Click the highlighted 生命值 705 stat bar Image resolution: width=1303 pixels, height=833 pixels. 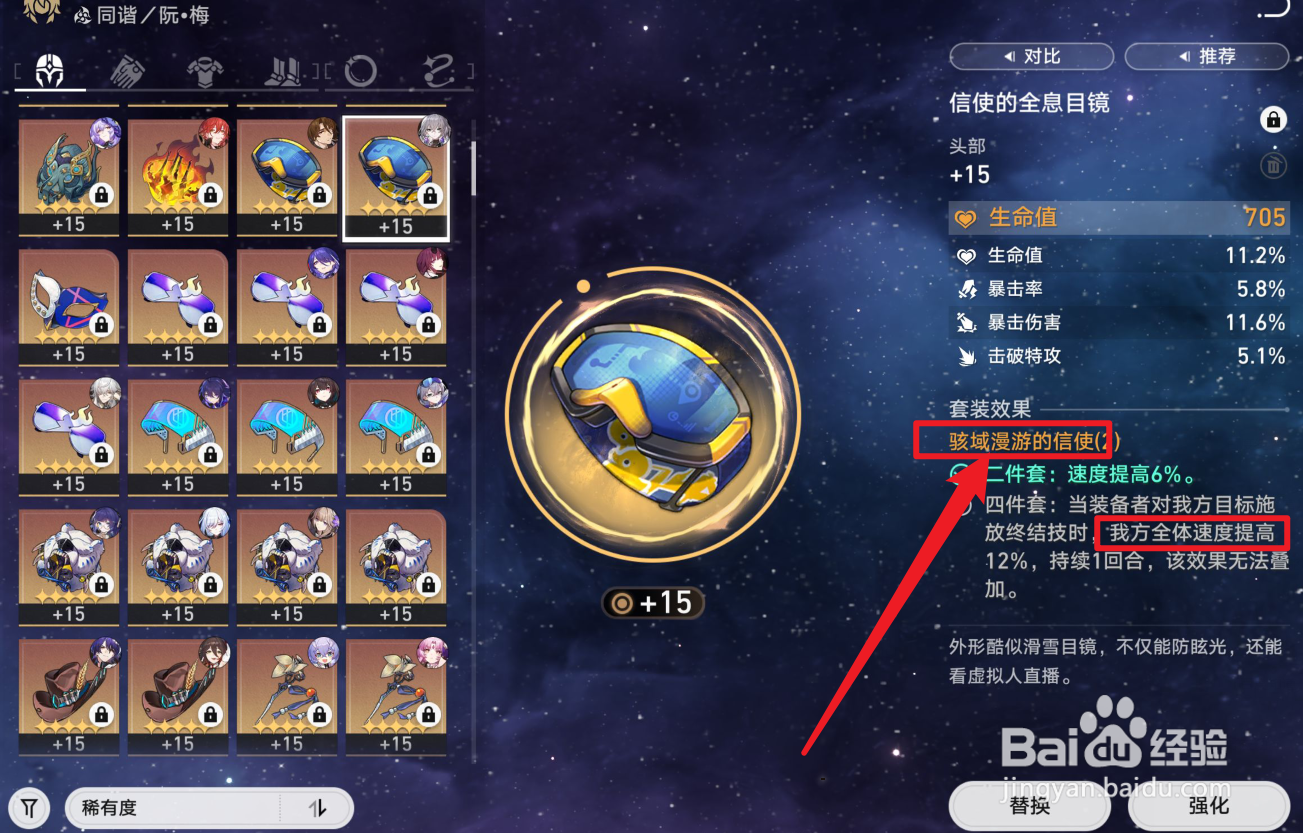(x=1119, y=217)
